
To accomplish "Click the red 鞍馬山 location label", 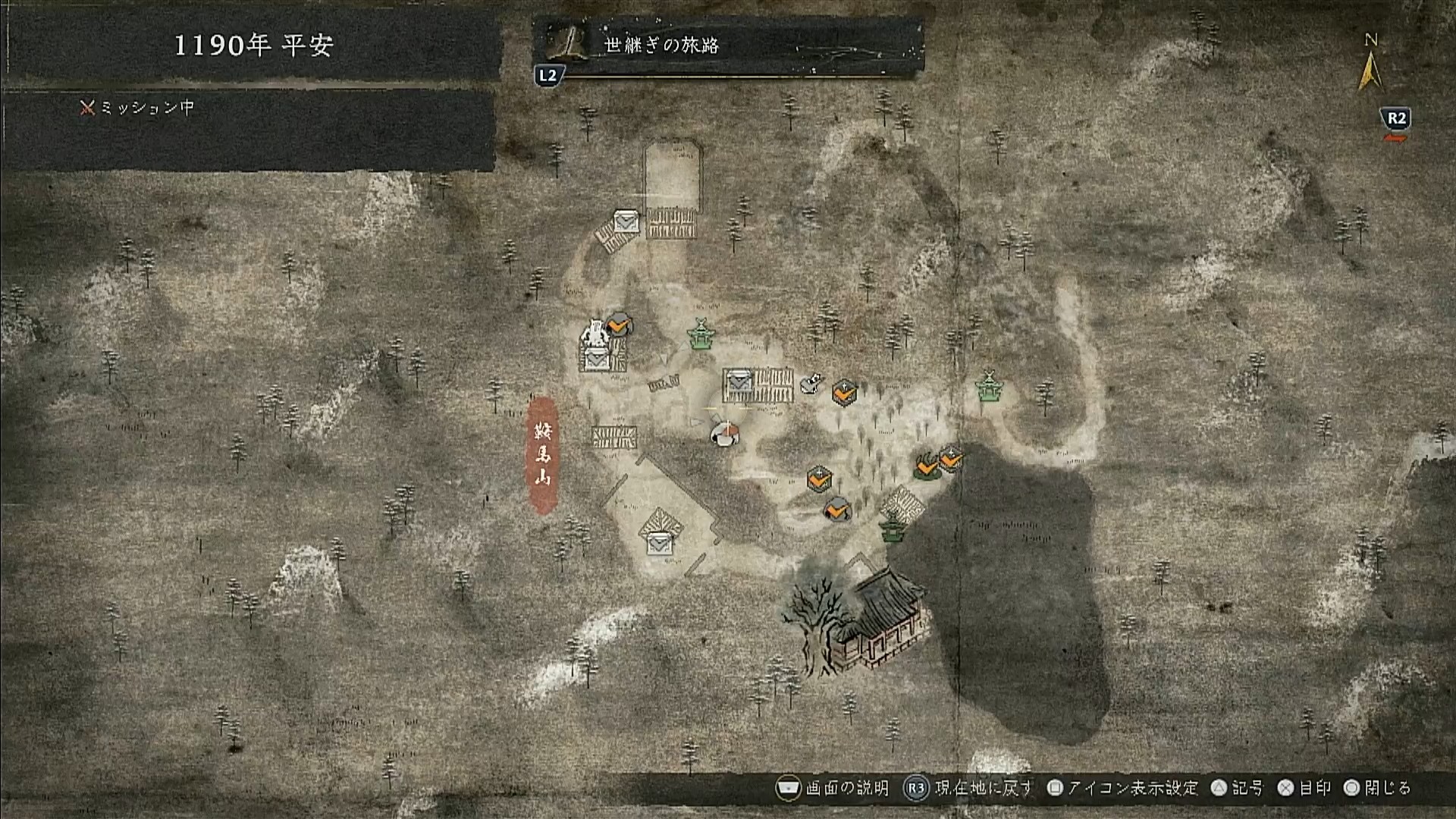I will click(542, 454).
